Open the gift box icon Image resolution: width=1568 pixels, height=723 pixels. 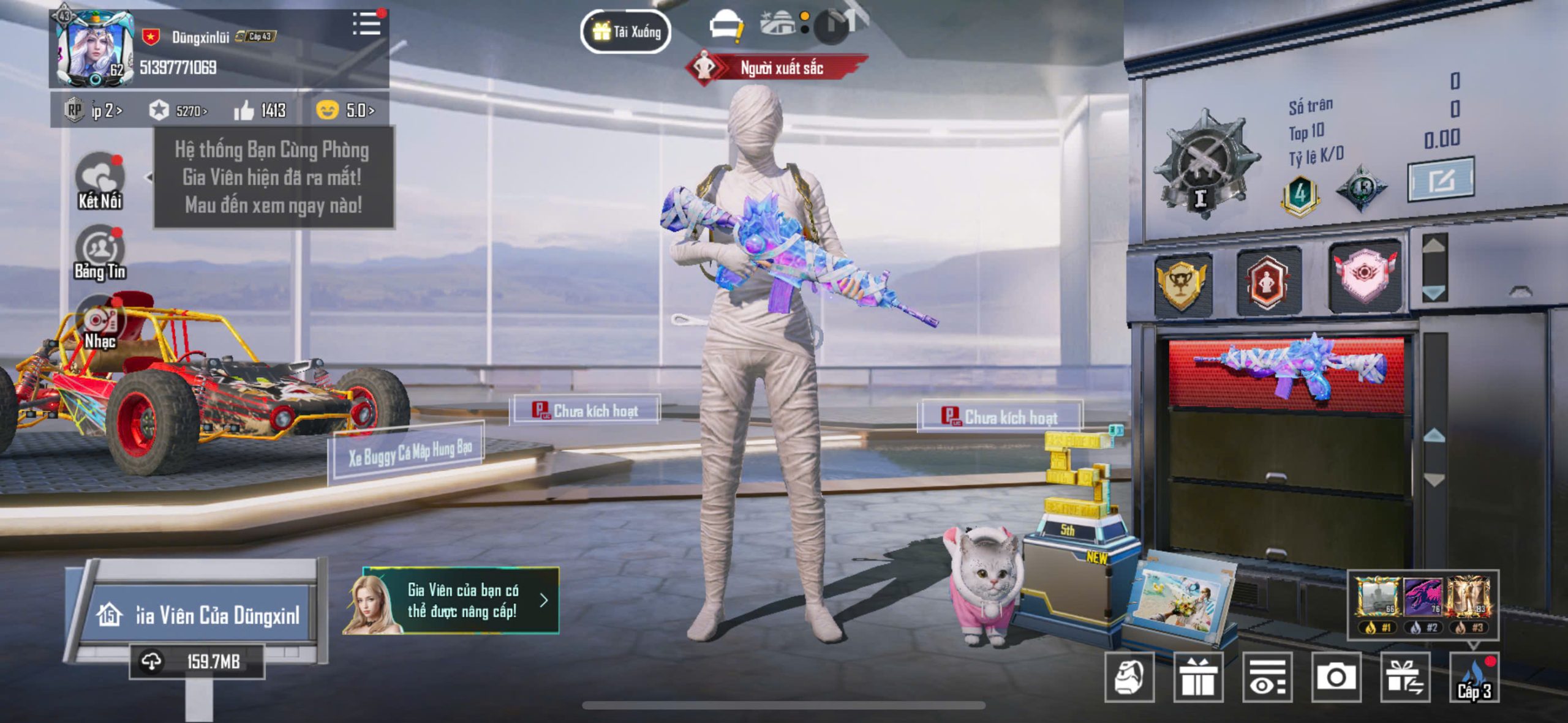pos(1198,677)
